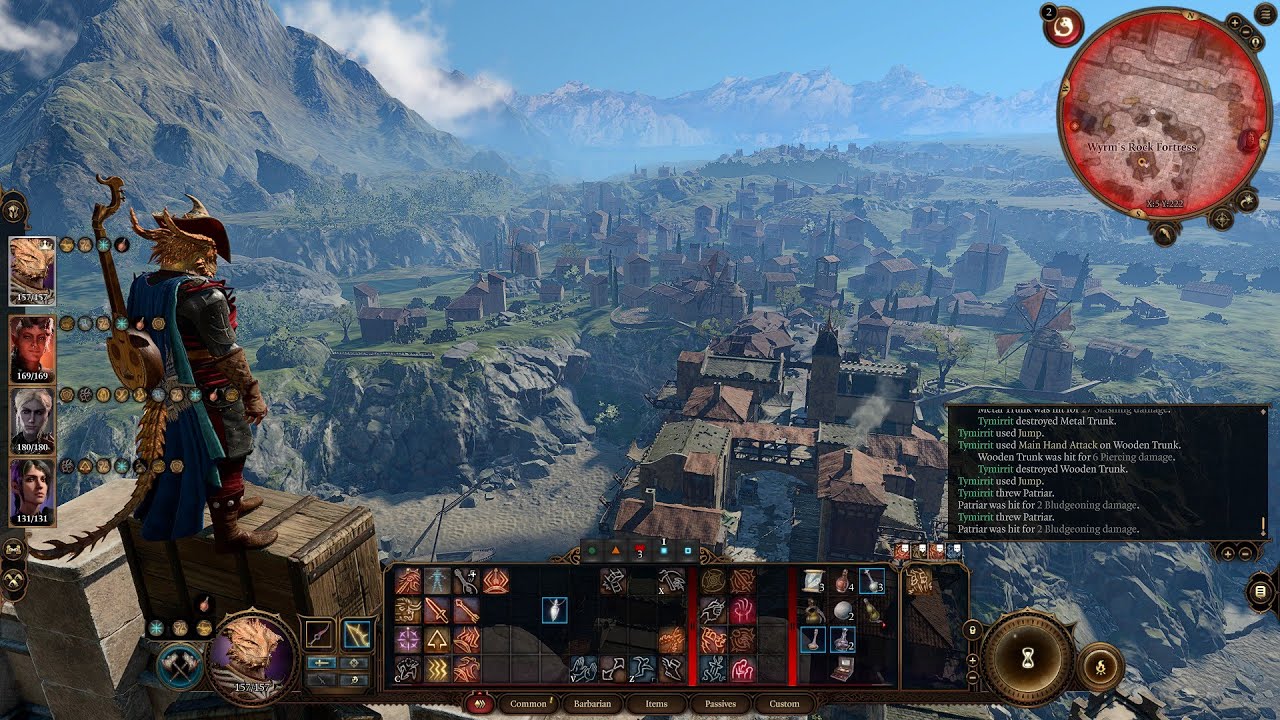Open the jewelry chest item slot

pyautogui.click(x=843, y=670)
